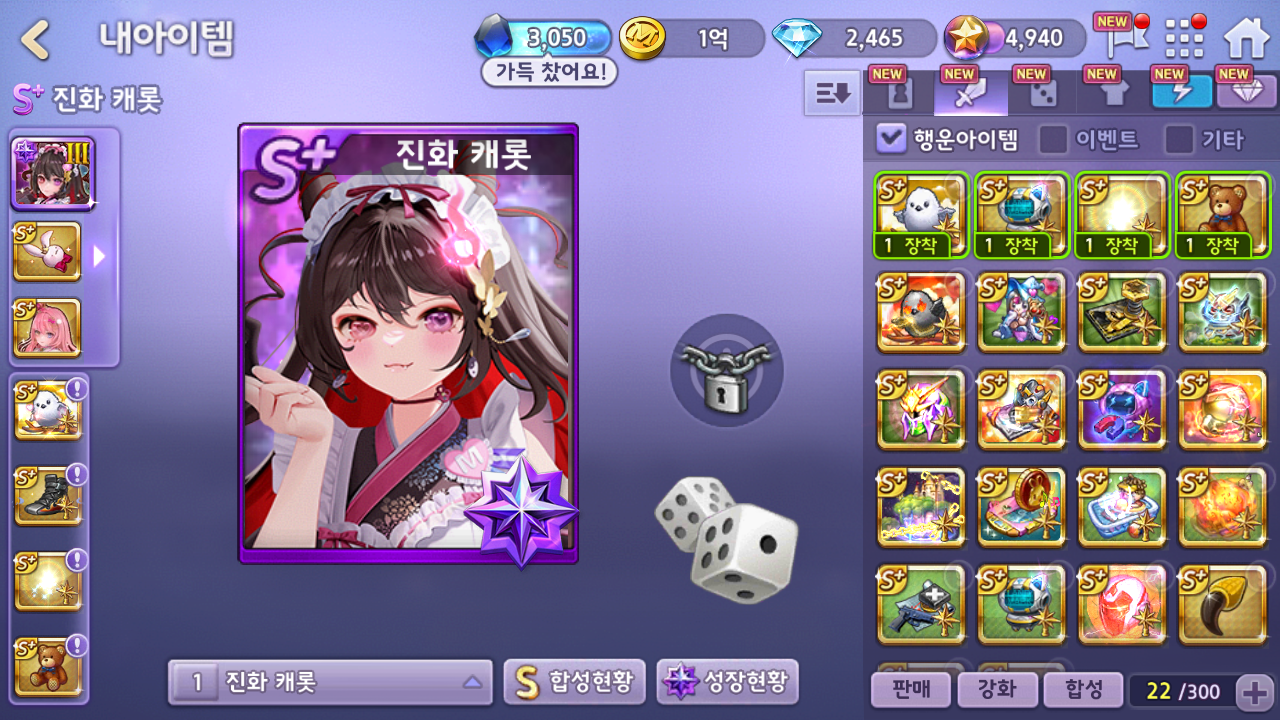Screen dimensions: 1280x720
Task: Click the 합성 combine button
Action: pyautogui.click(x=1082, y=689)
